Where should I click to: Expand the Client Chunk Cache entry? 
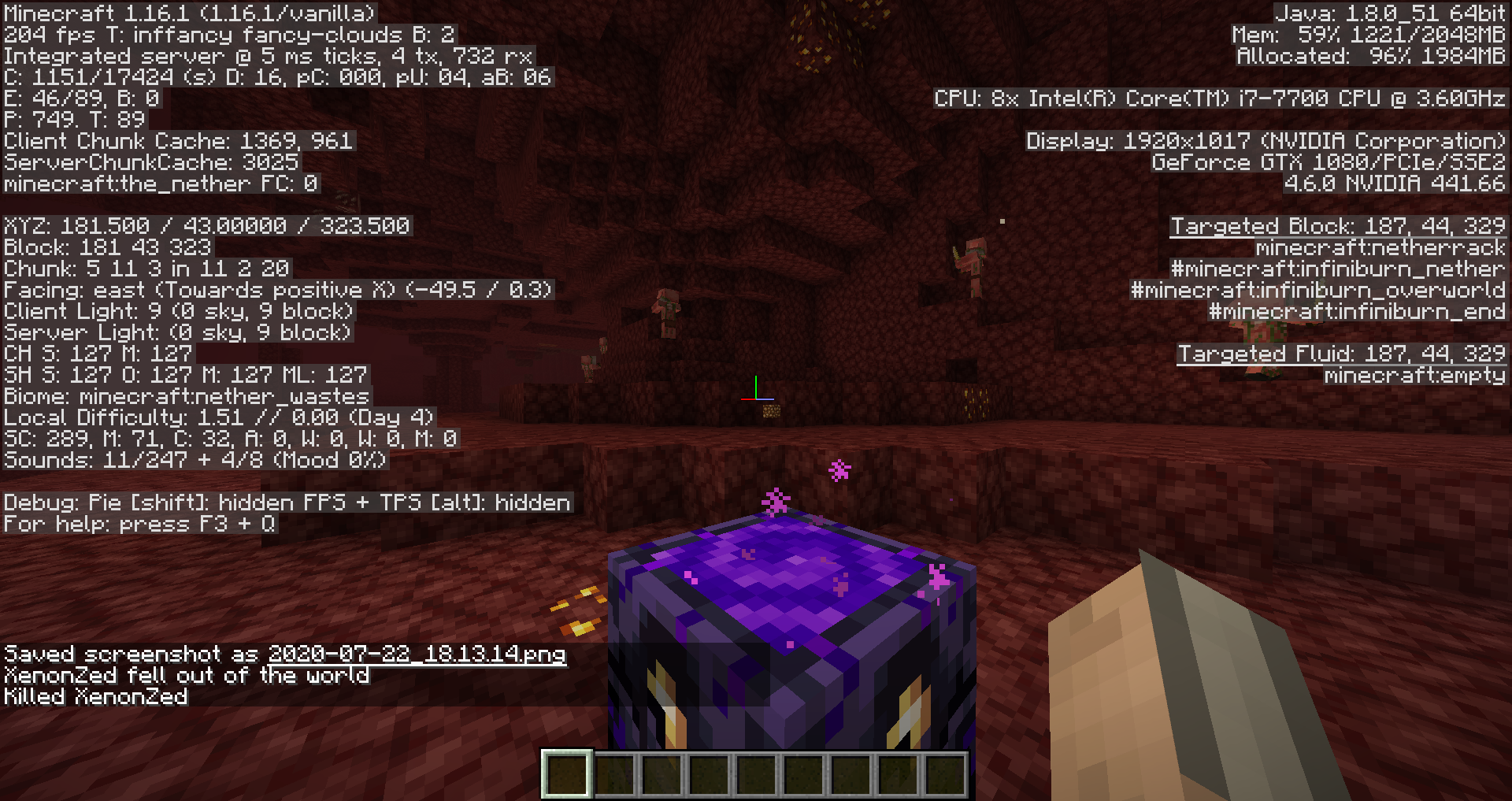(x=177, y=142)
